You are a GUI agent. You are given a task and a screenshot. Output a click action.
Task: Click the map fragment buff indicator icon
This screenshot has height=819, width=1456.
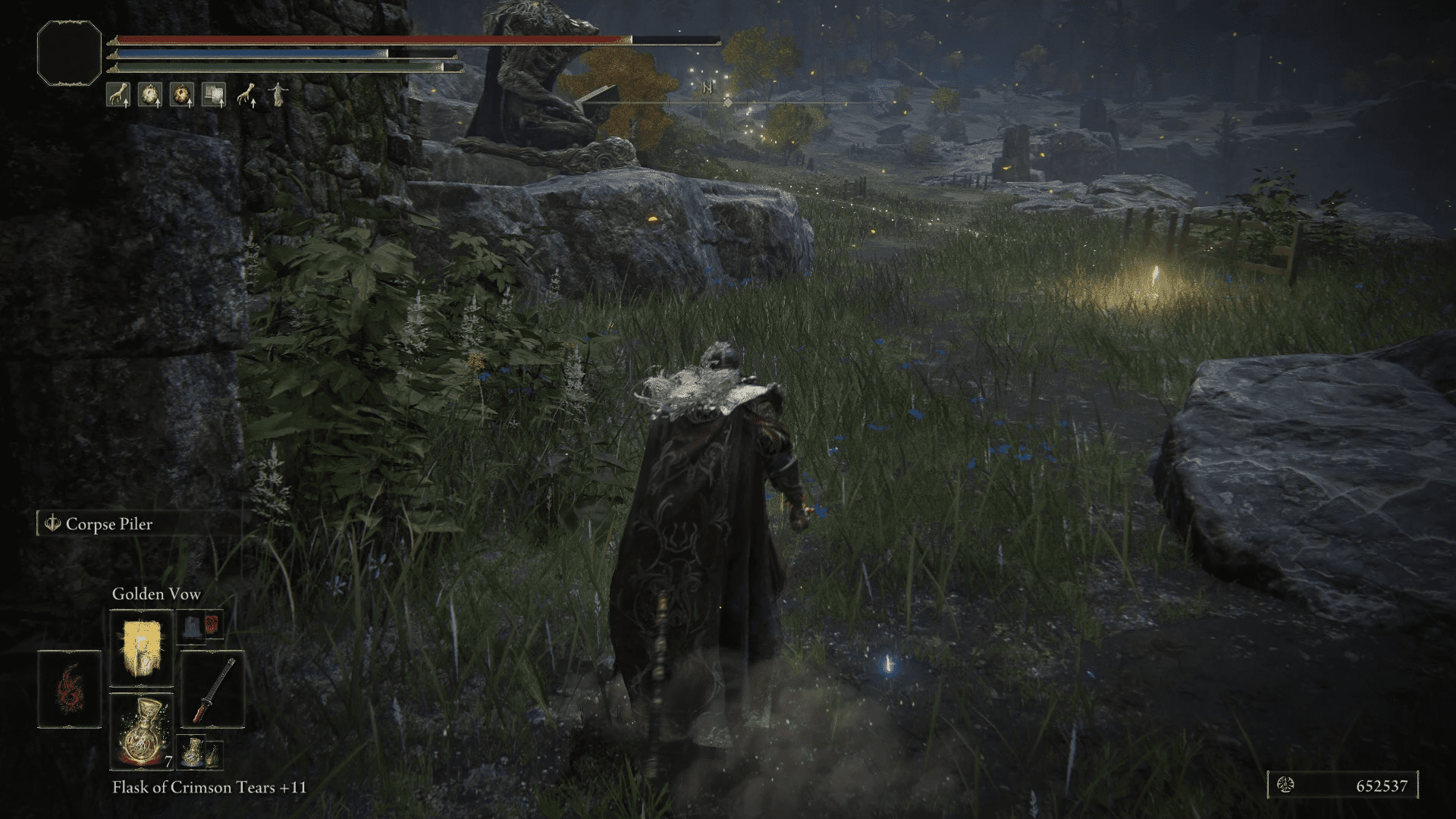[x=214, y=94]
